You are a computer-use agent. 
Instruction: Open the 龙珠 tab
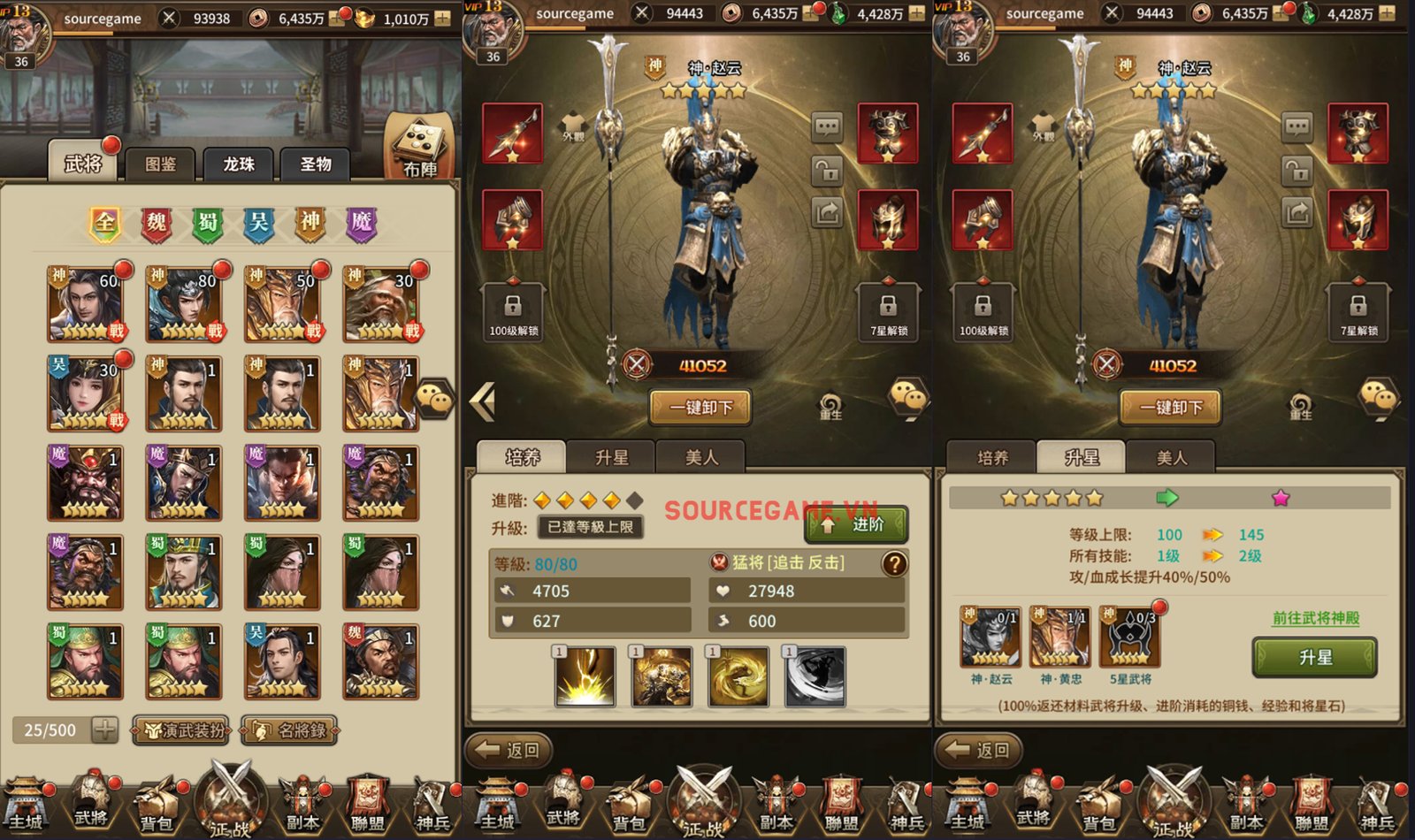coord(239,164)
